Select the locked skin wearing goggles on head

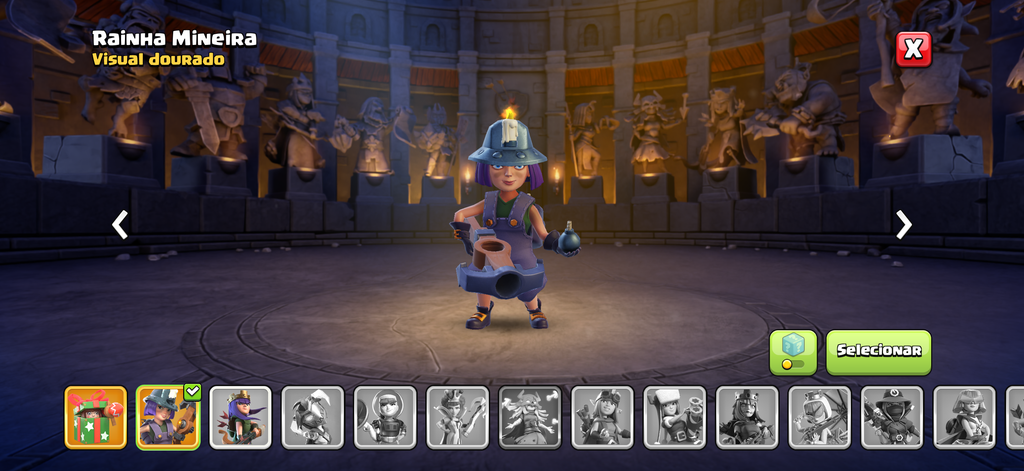click(602, 417)
